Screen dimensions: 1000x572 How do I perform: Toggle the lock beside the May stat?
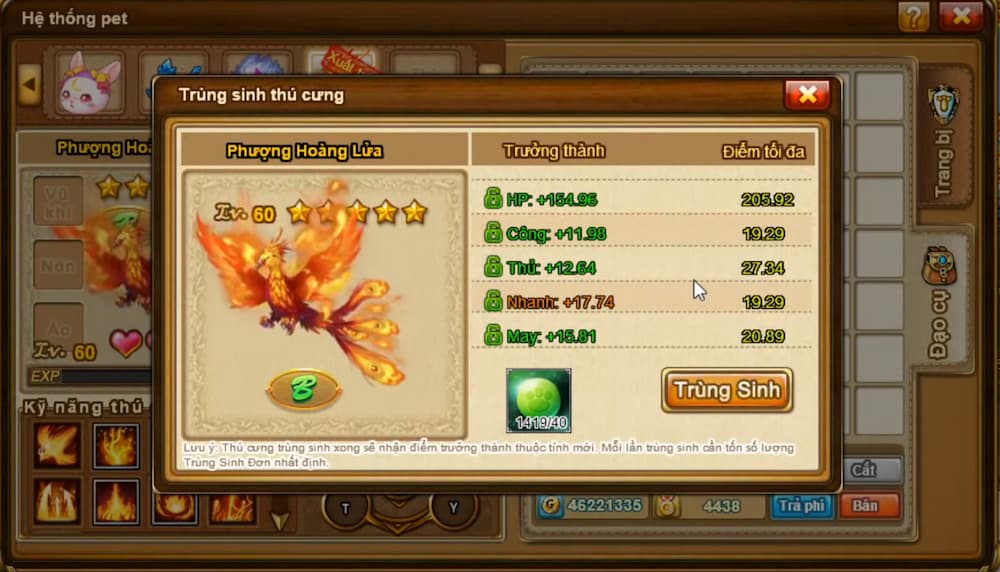pos(493,336)
